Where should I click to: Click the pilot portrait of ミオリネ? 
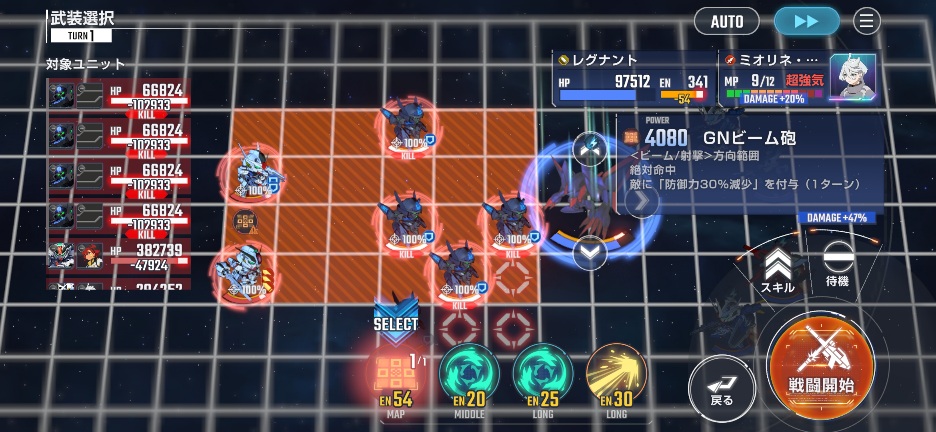[x=852, y=76]
